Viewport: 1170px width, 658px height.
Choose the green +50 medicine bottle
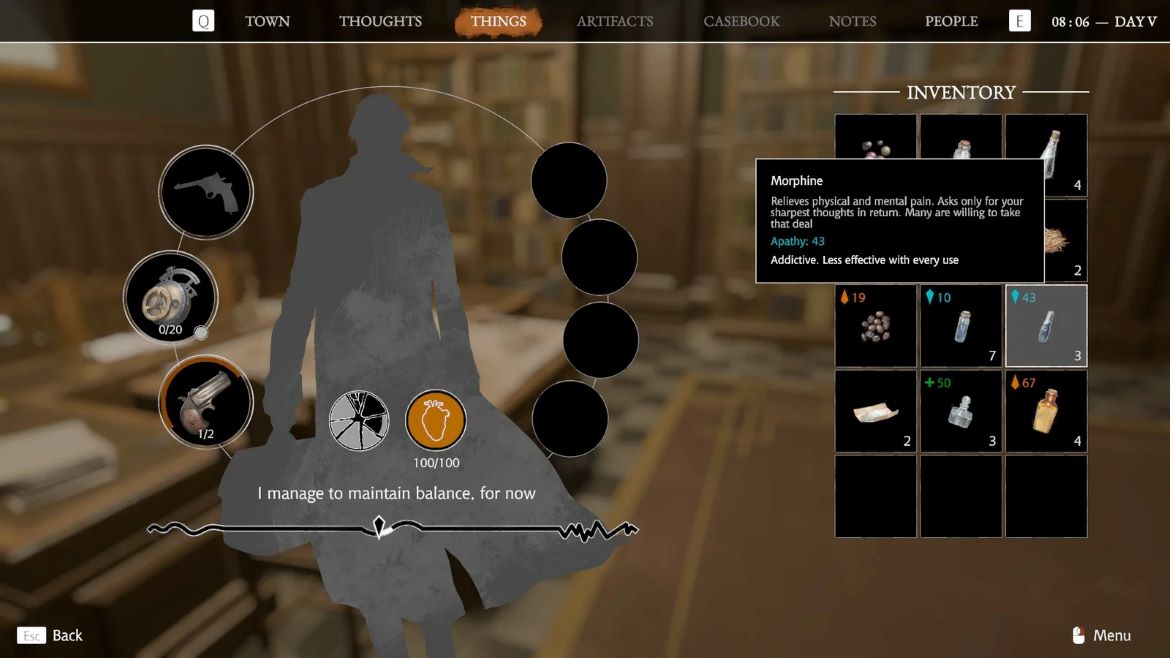click(961, 411)
